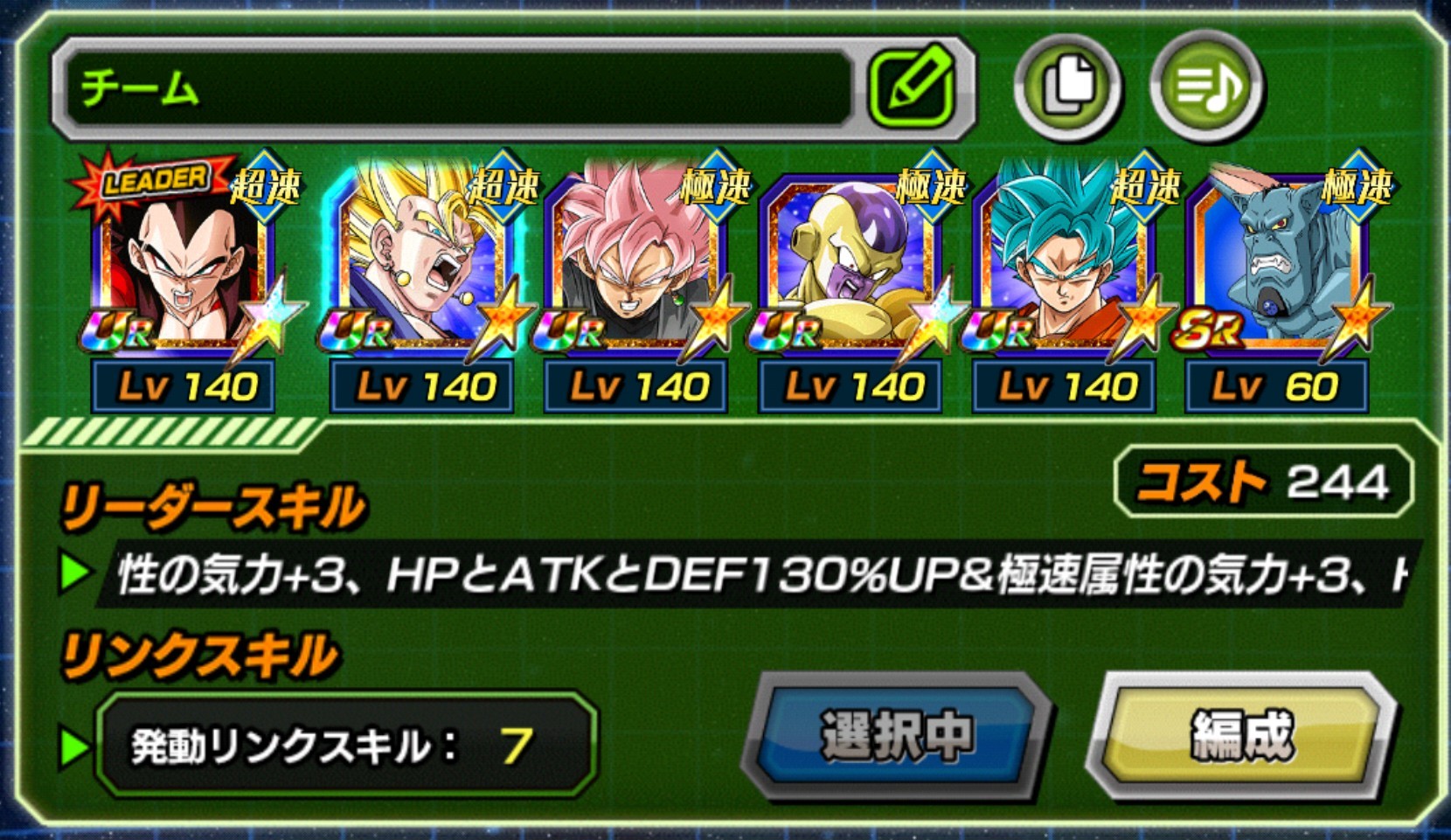Tap the yellow 編成 formation button

pos(1242,735)
